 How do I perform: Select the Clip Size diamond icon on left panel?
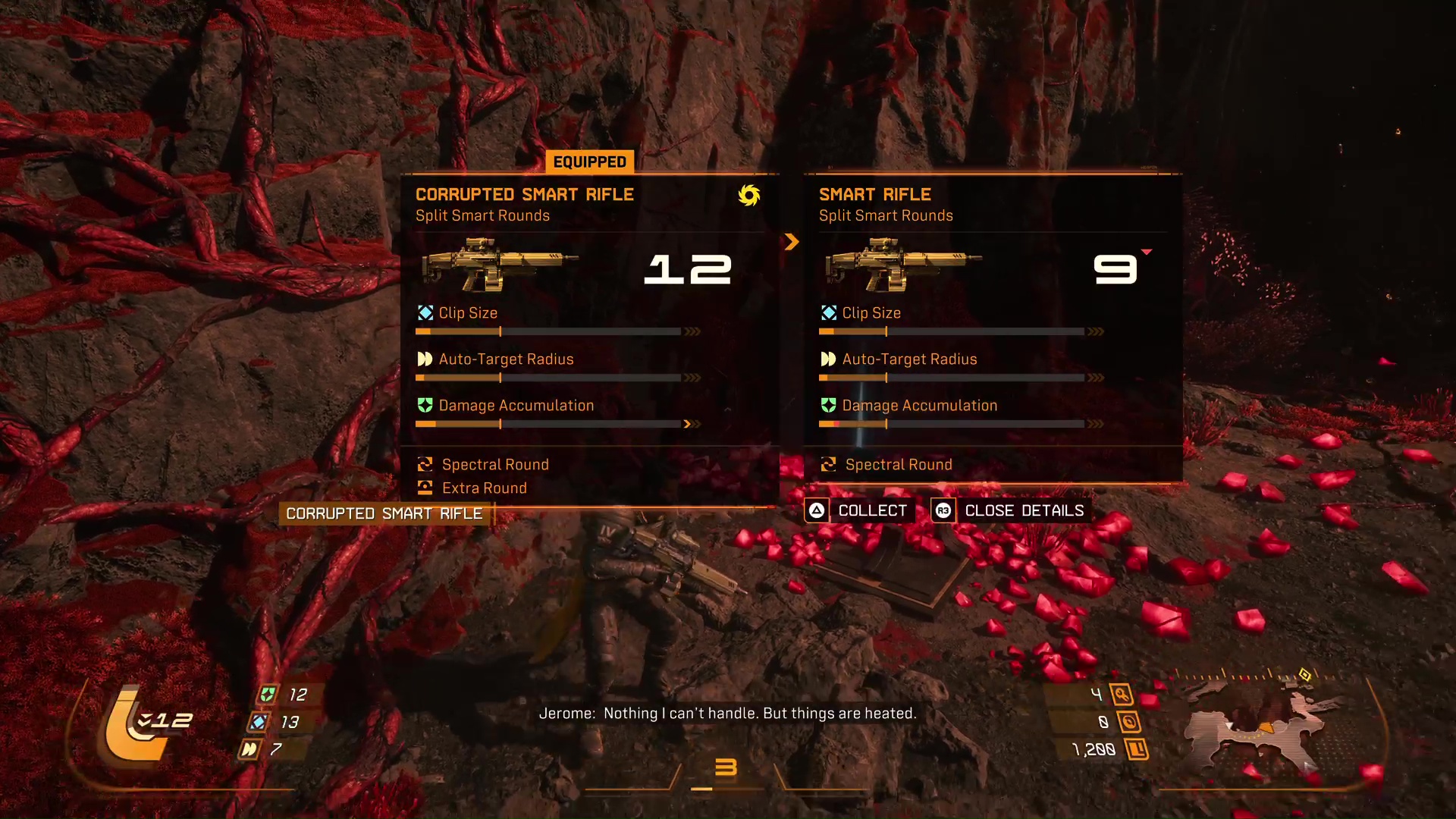click(424, 312)
